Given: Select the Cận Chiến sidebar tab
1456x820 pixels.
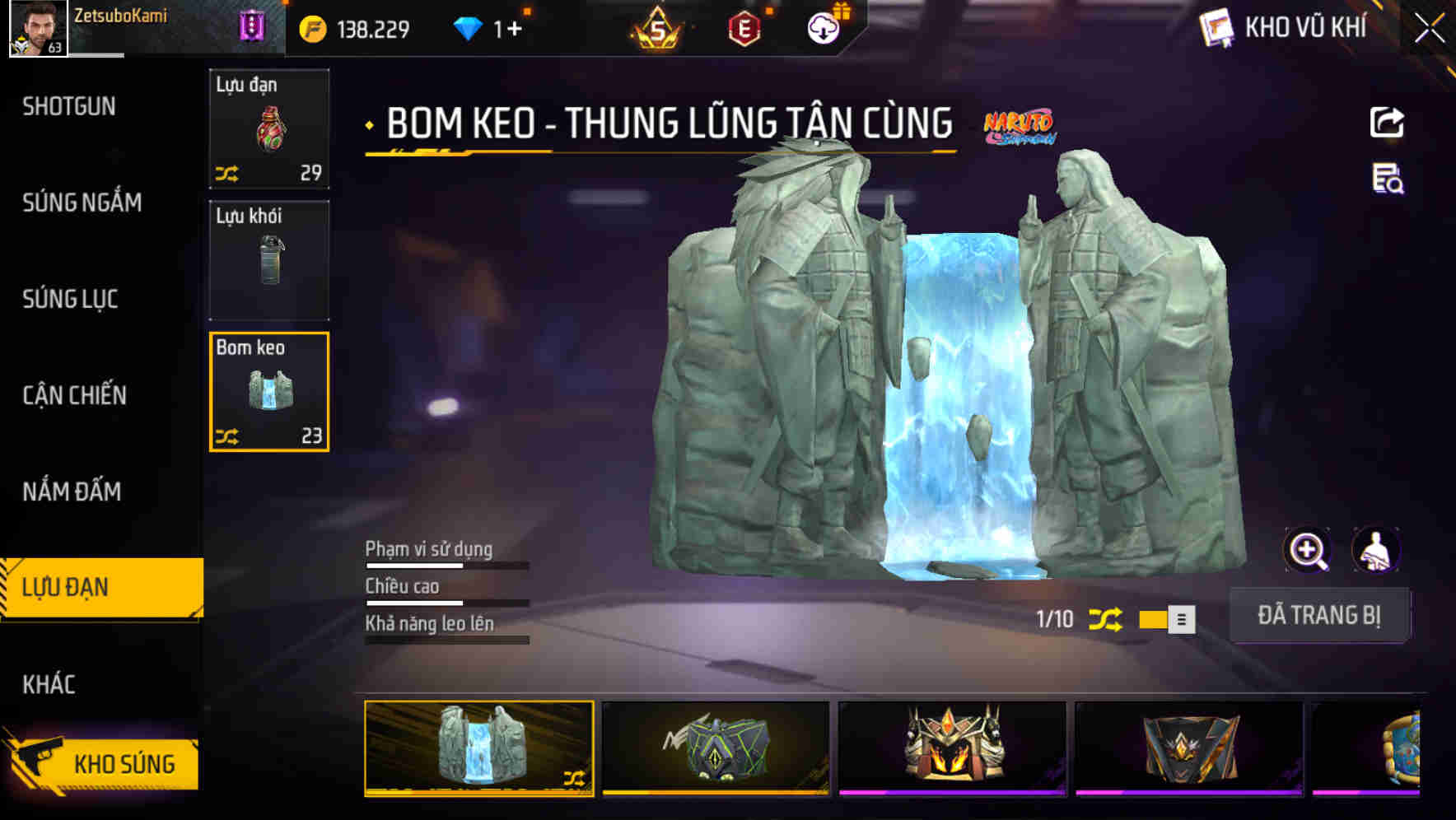Looking at the screenshot, I should tap(72, 395).
